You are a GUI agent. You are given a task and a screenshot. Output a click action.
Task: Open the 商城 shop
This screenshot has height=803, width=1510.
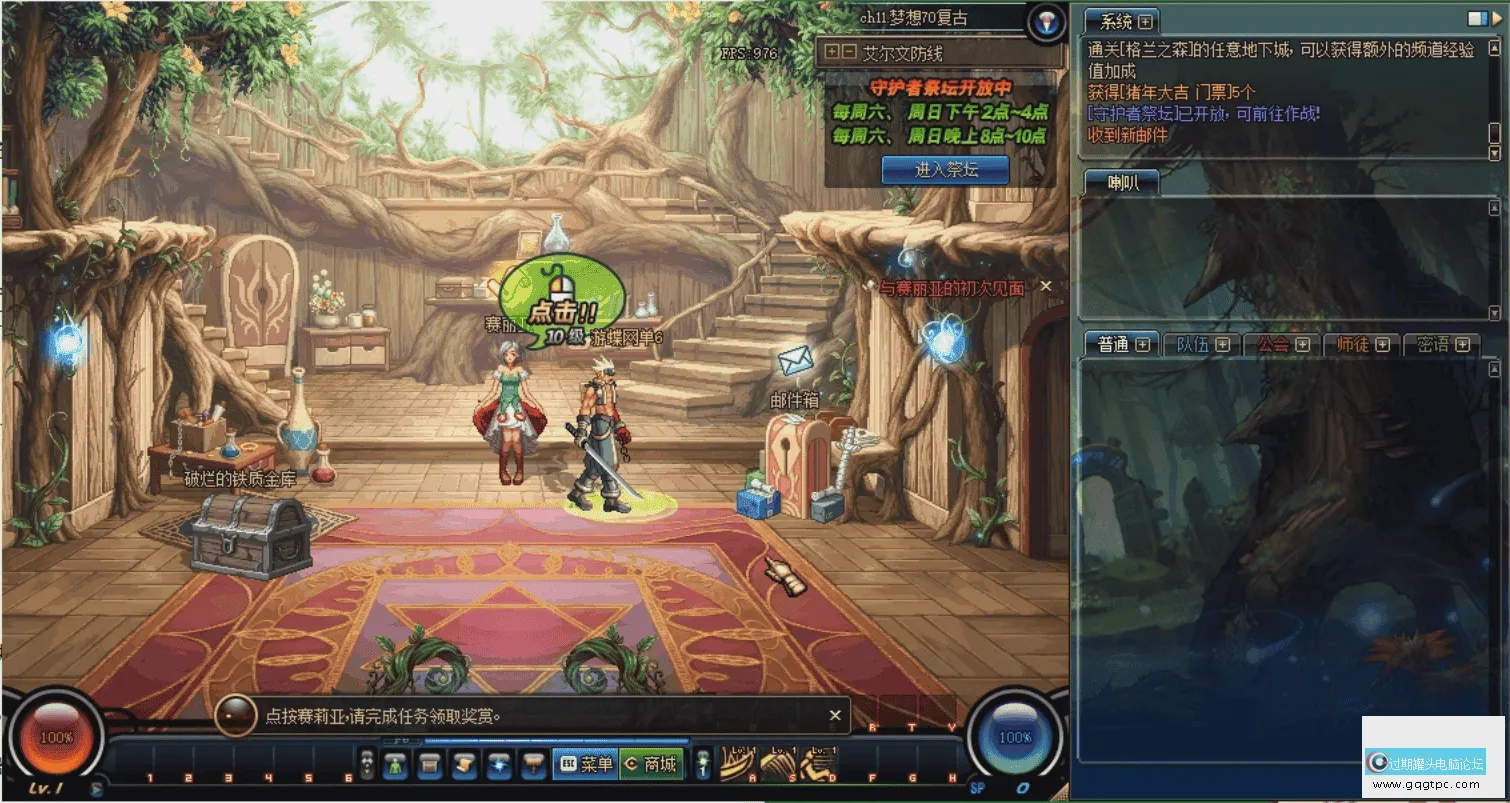(651, 765)
